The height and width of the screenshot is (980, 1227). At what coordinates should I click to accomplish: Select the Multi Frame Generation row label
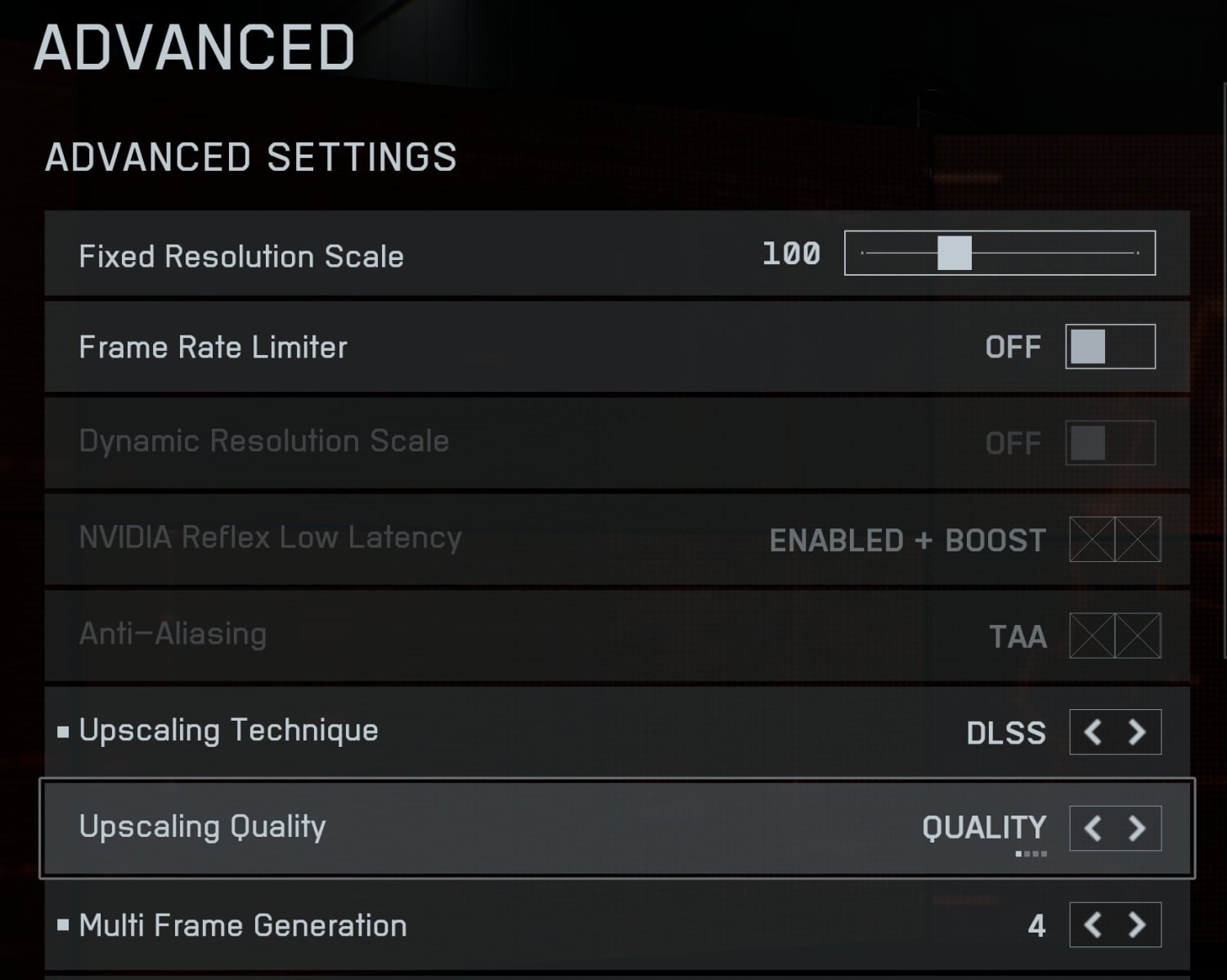click(x=243, y=925)
